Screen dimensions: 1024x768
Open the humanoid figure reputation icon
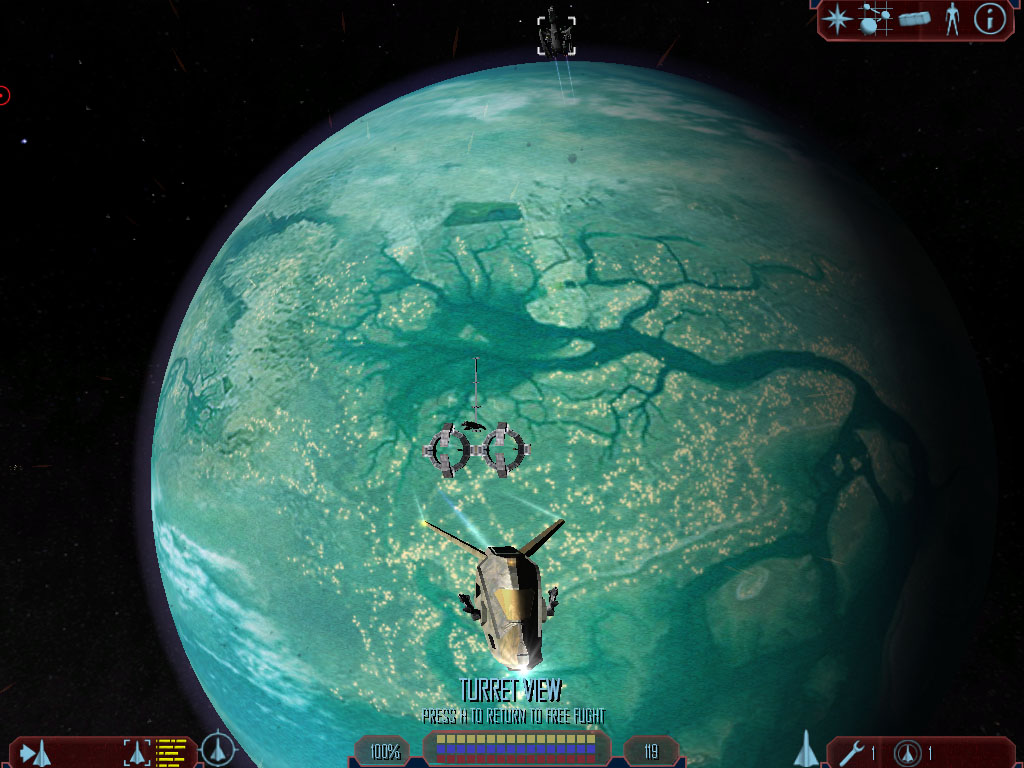(951, 18)
